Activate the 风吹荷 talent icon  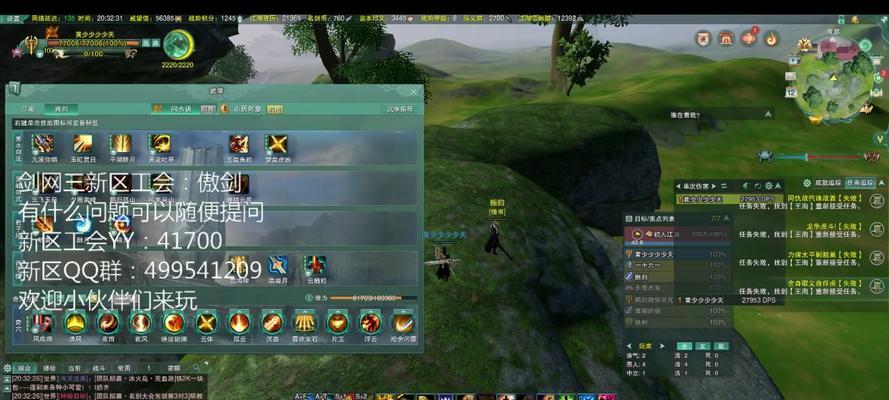coord(42,322)
